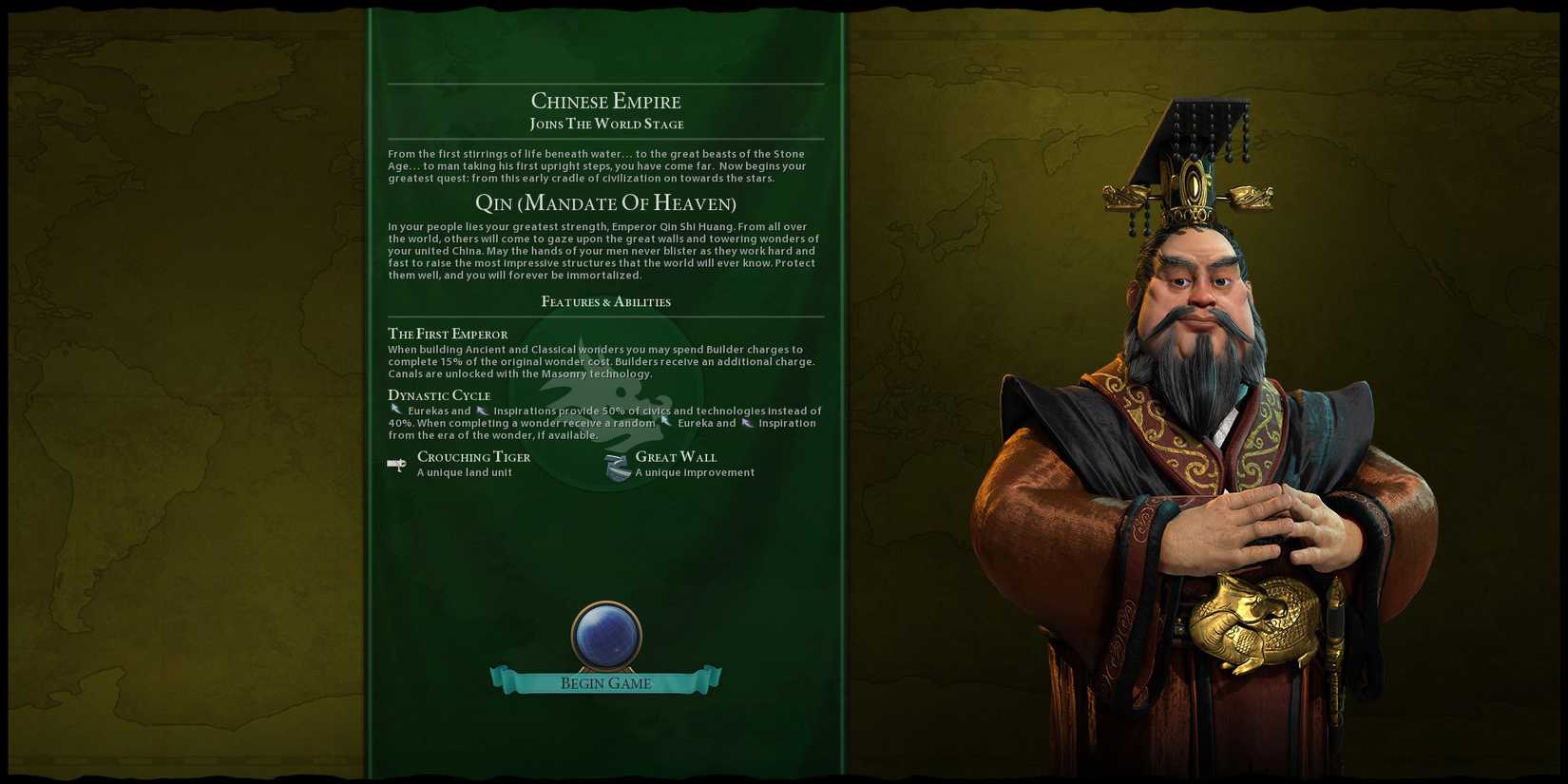This screenshot has width=1568, height=784.
Task: Select the Features & Abilities section header
Action: (x=605, y=301)
